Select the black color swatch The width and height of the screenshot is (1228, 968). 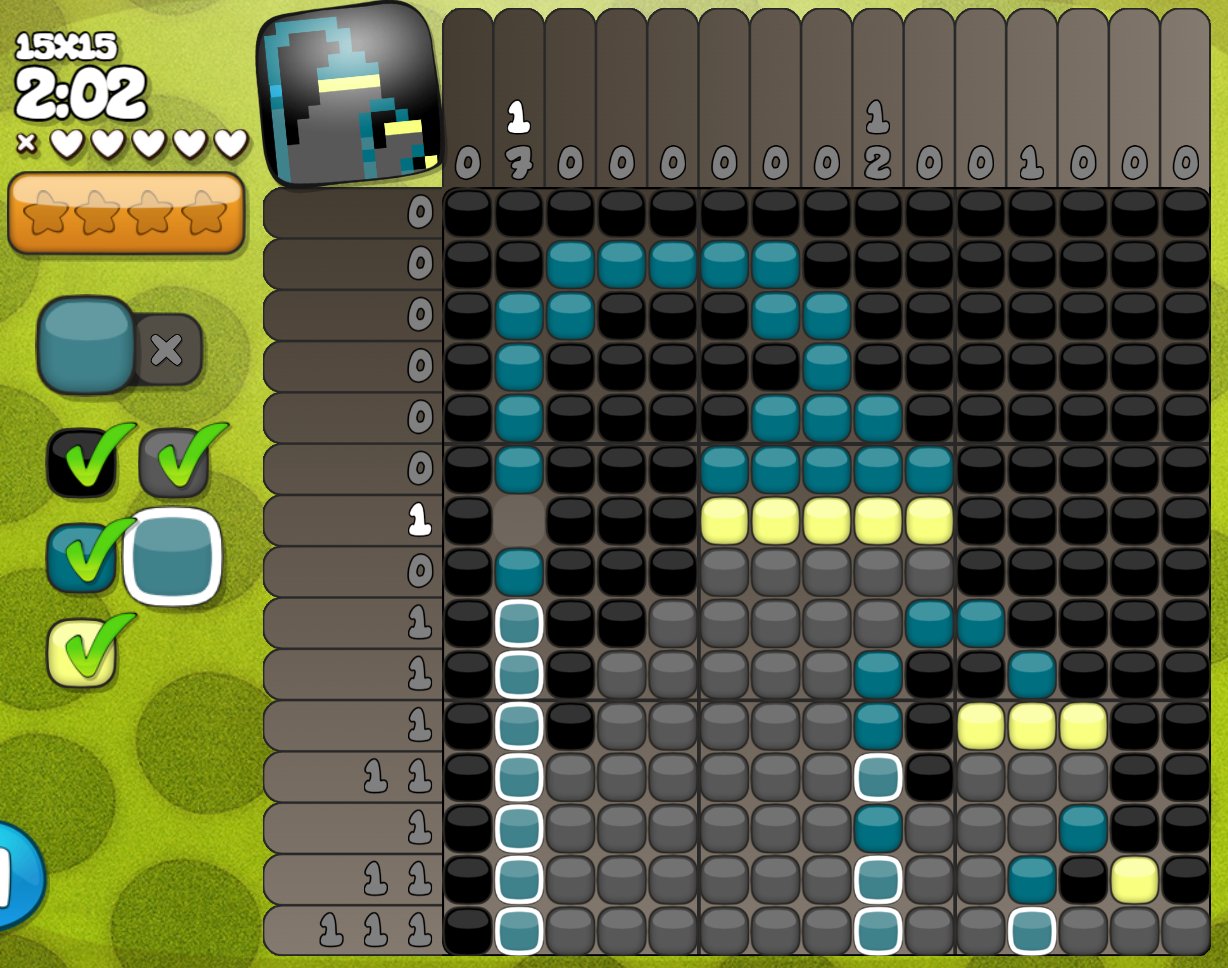77,461
